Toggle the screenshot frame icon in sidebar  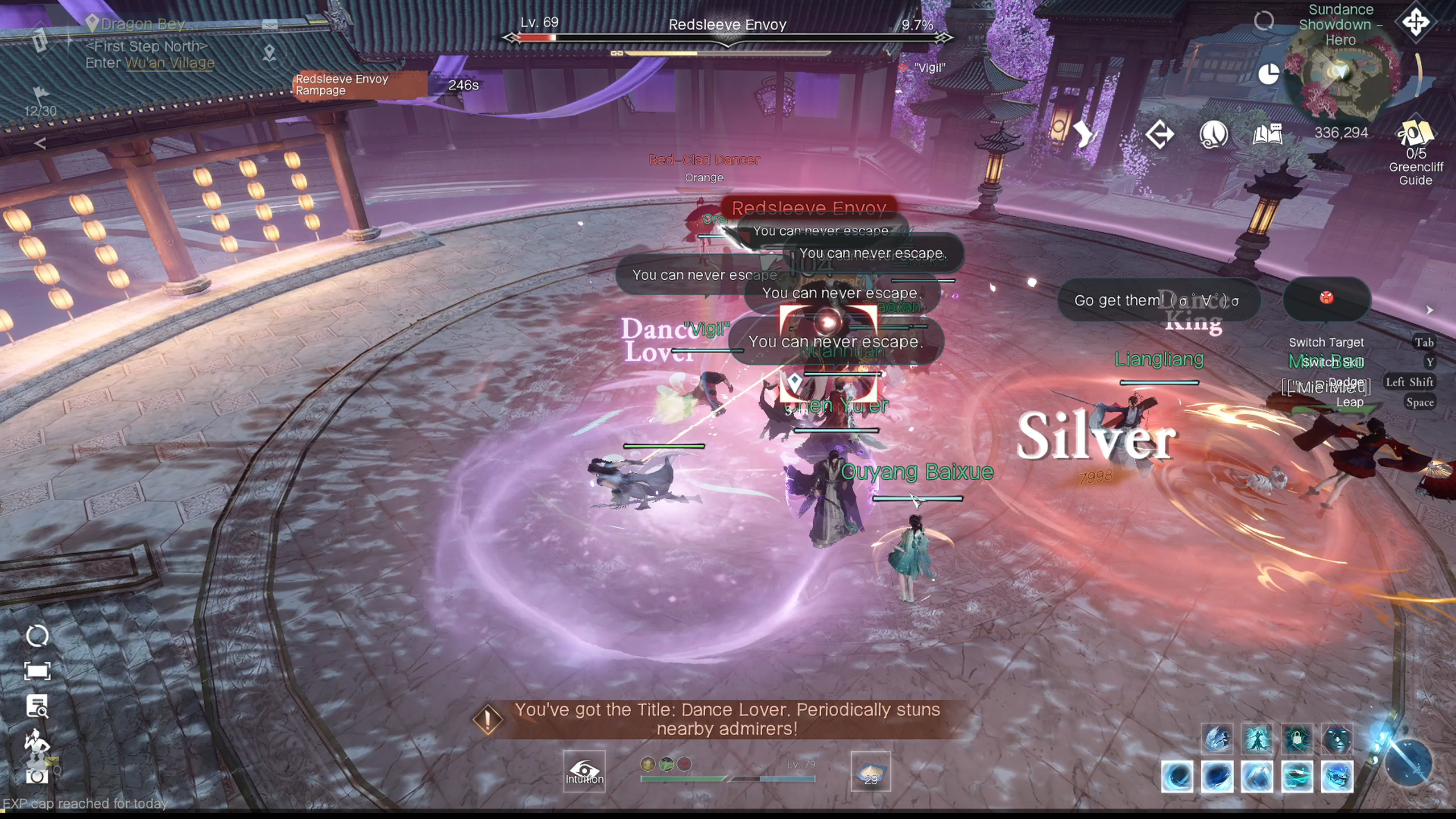coord(38,671)
